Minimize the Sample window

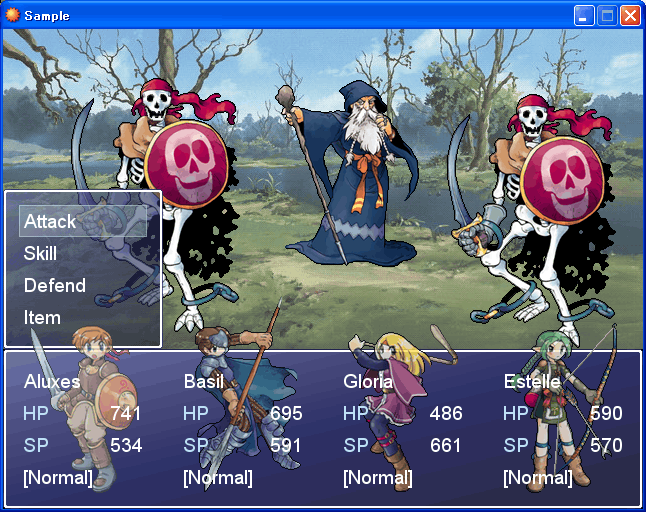click(584, 15)
